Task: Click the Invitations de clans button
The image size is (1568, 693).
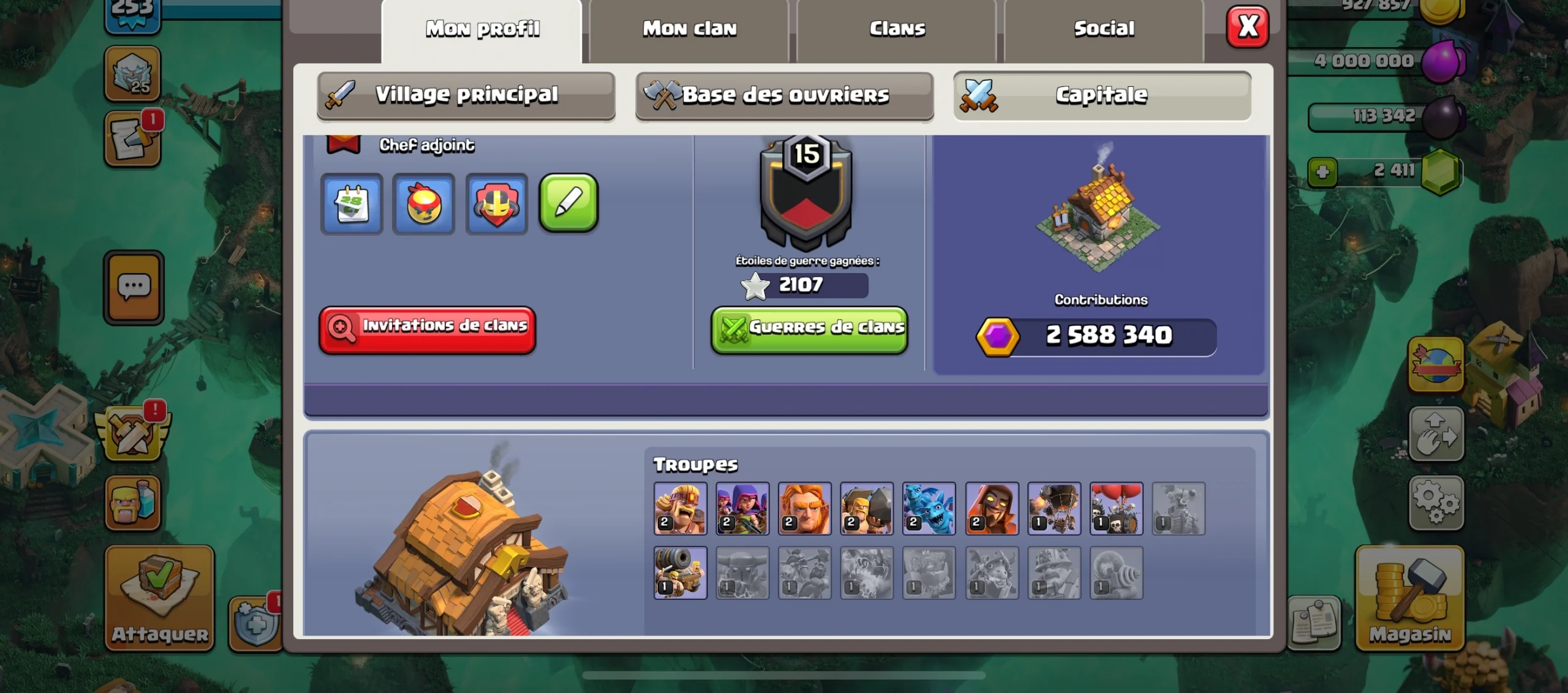Action: click(427, 331)
